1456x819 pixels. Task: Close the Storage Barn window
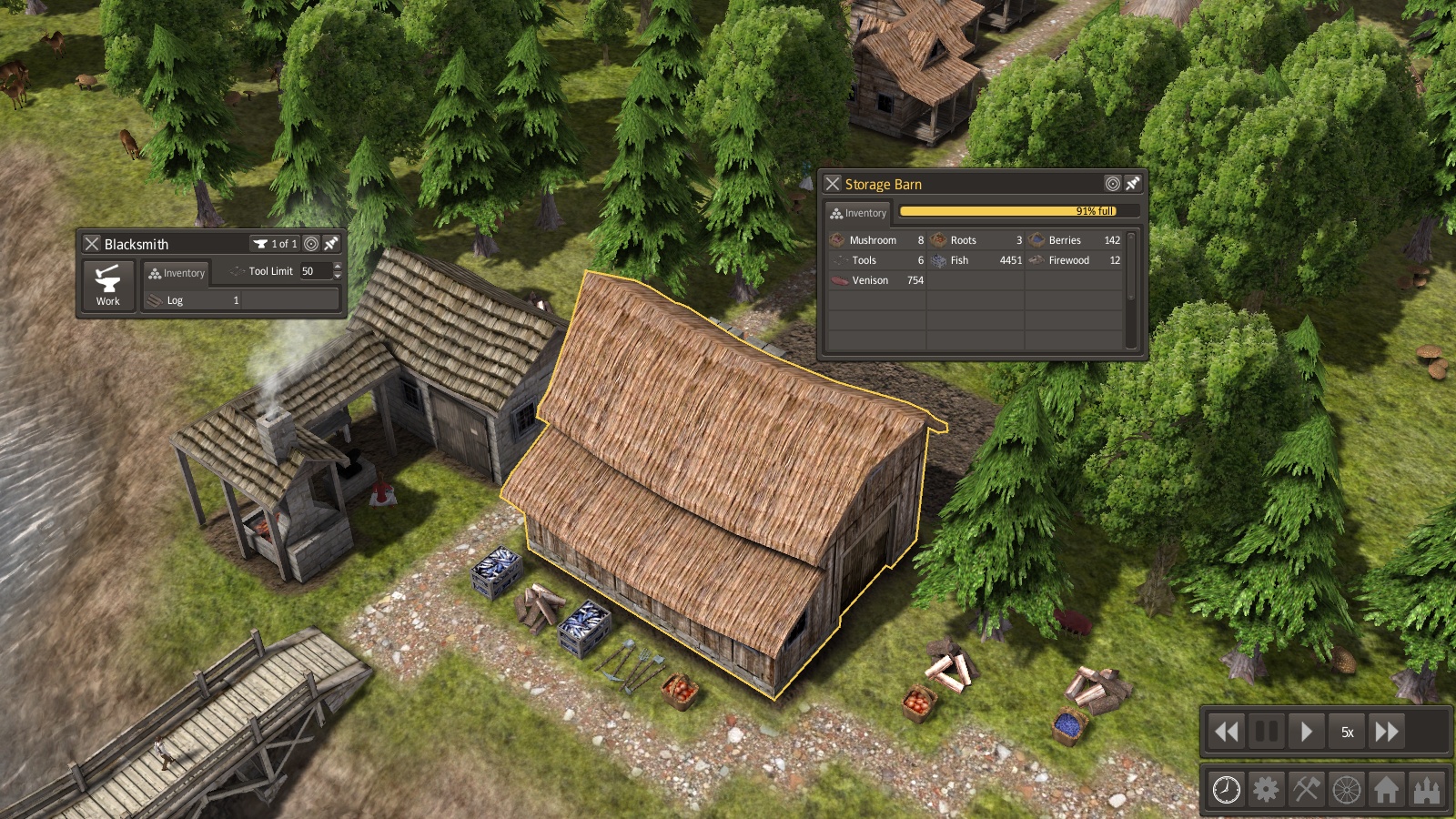[833, 184]
